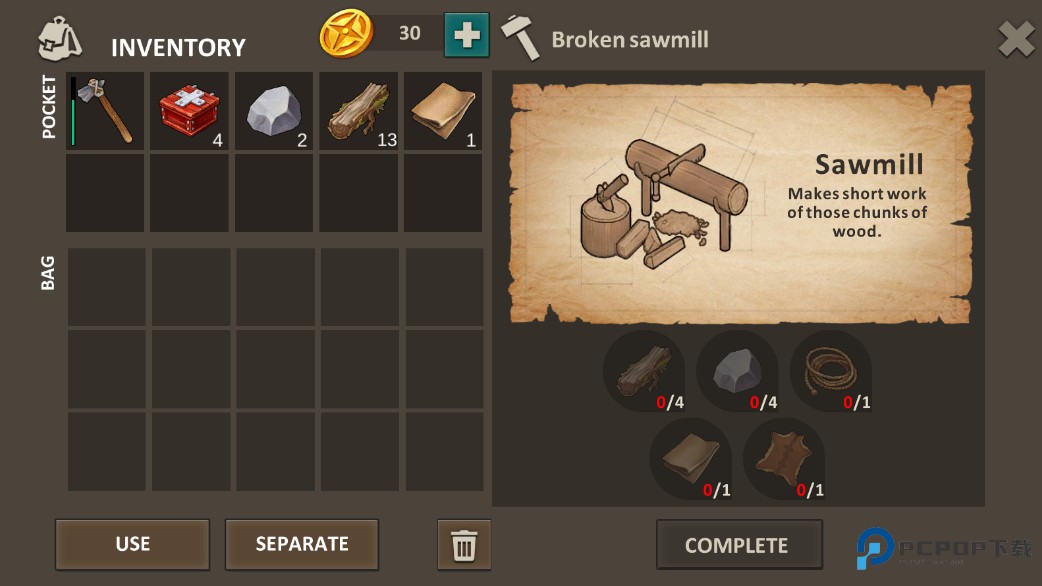The width and height of the screenshot is (1042, 586).
Task: Delete item with the trash can button
Action: pyautogui.click(x=464, y=545)
